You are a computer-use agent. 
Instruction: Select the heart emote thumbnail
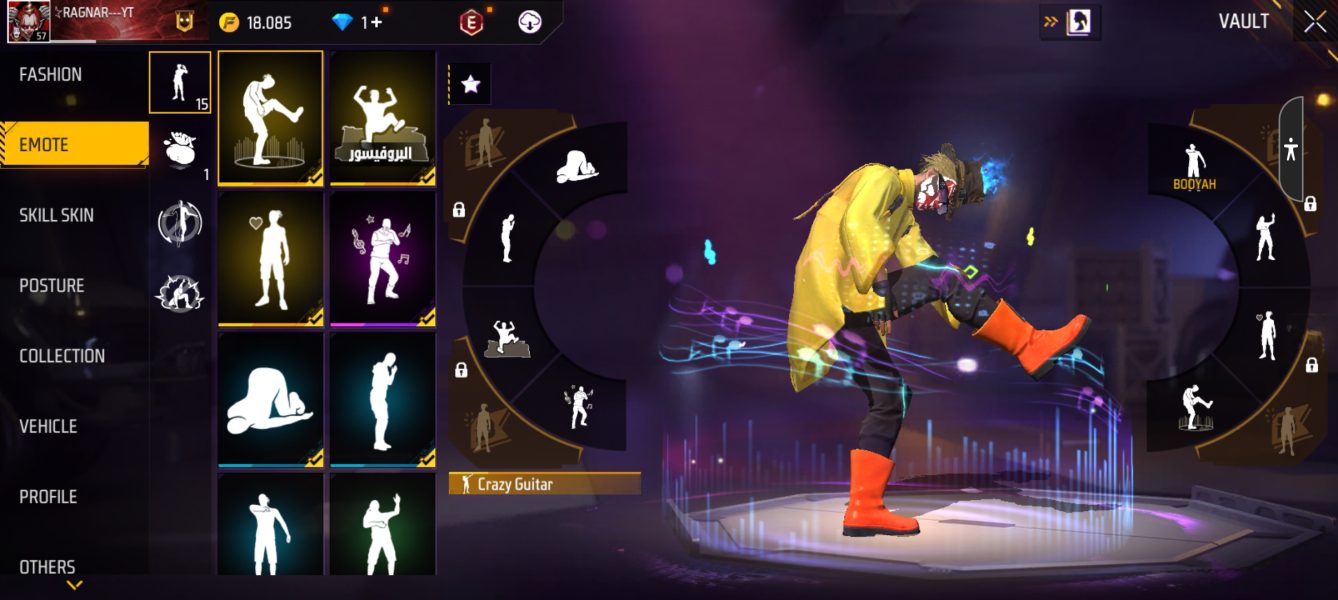coord(270,258)
